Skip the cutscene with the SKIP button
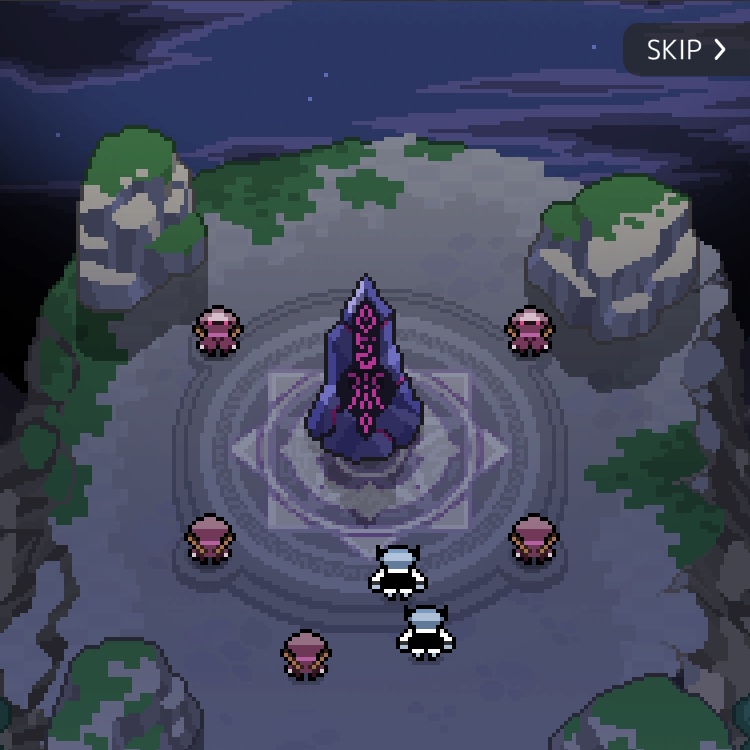Viewport: 750px width, 750px height. (686, 50)
